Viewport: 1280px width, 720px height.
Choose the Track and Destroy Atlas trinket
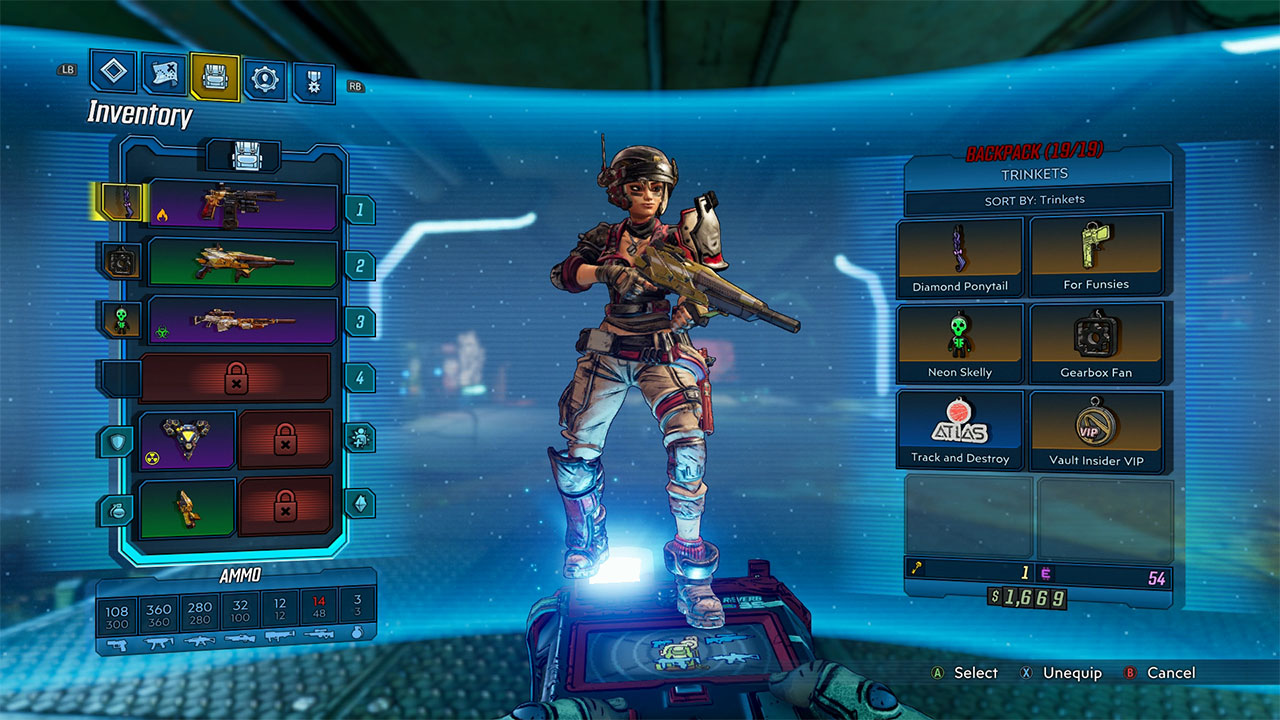[960, 430]
